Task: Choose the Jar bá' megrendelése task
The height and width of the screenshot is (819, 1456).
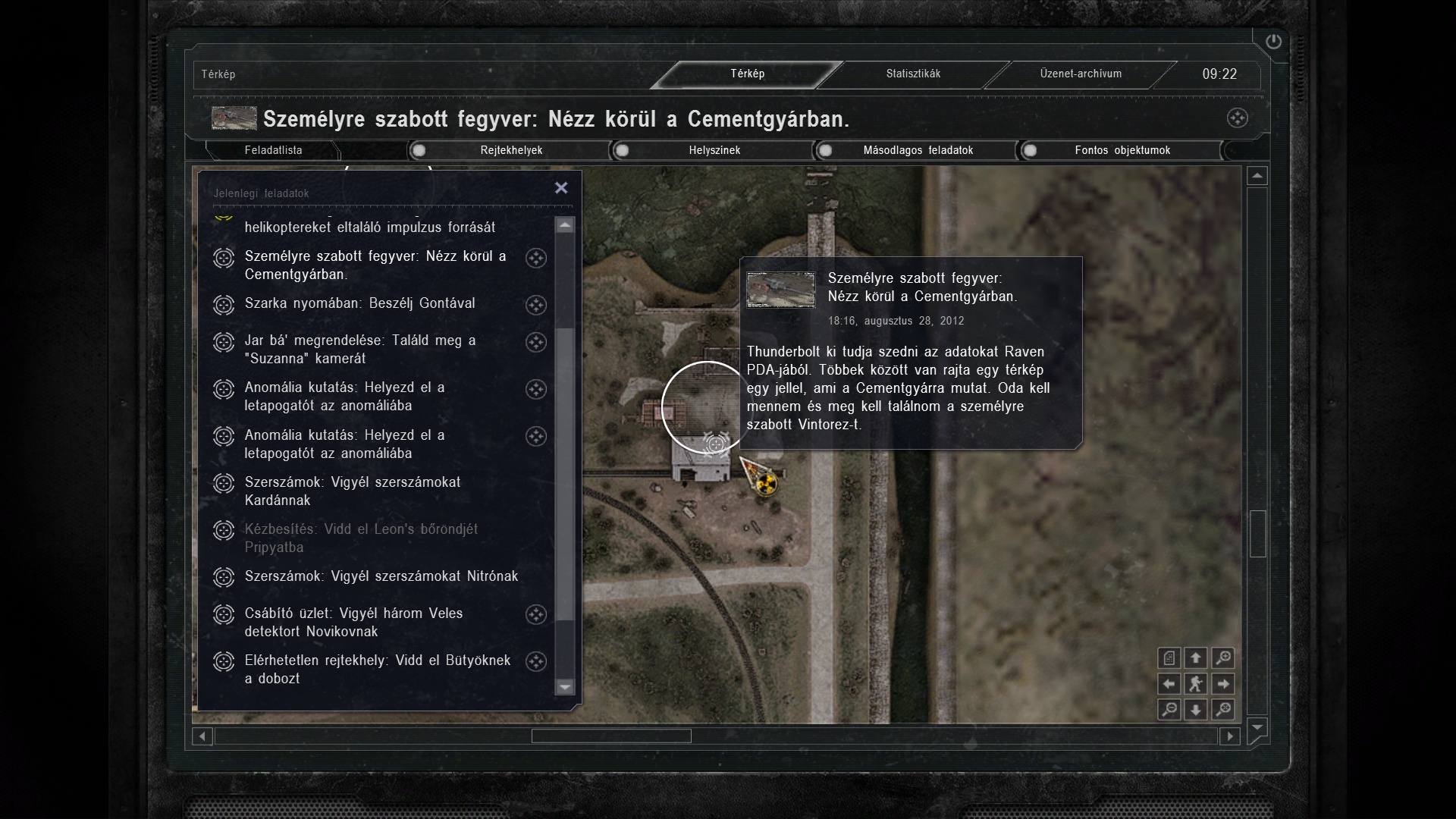Action: click(359, 350)
